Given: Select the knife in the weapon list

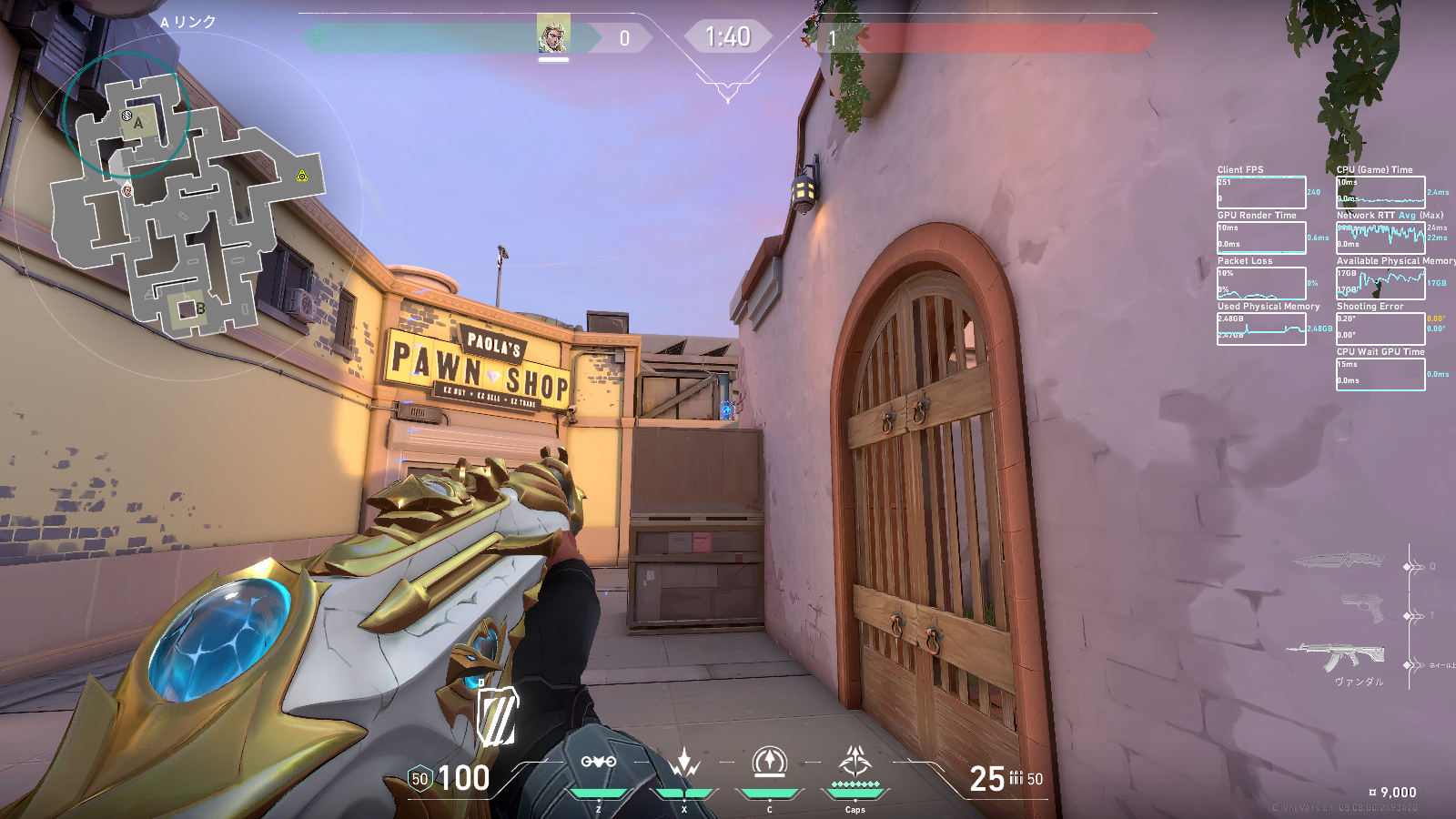Looking at the screenshot, I should coord(1339,559).
